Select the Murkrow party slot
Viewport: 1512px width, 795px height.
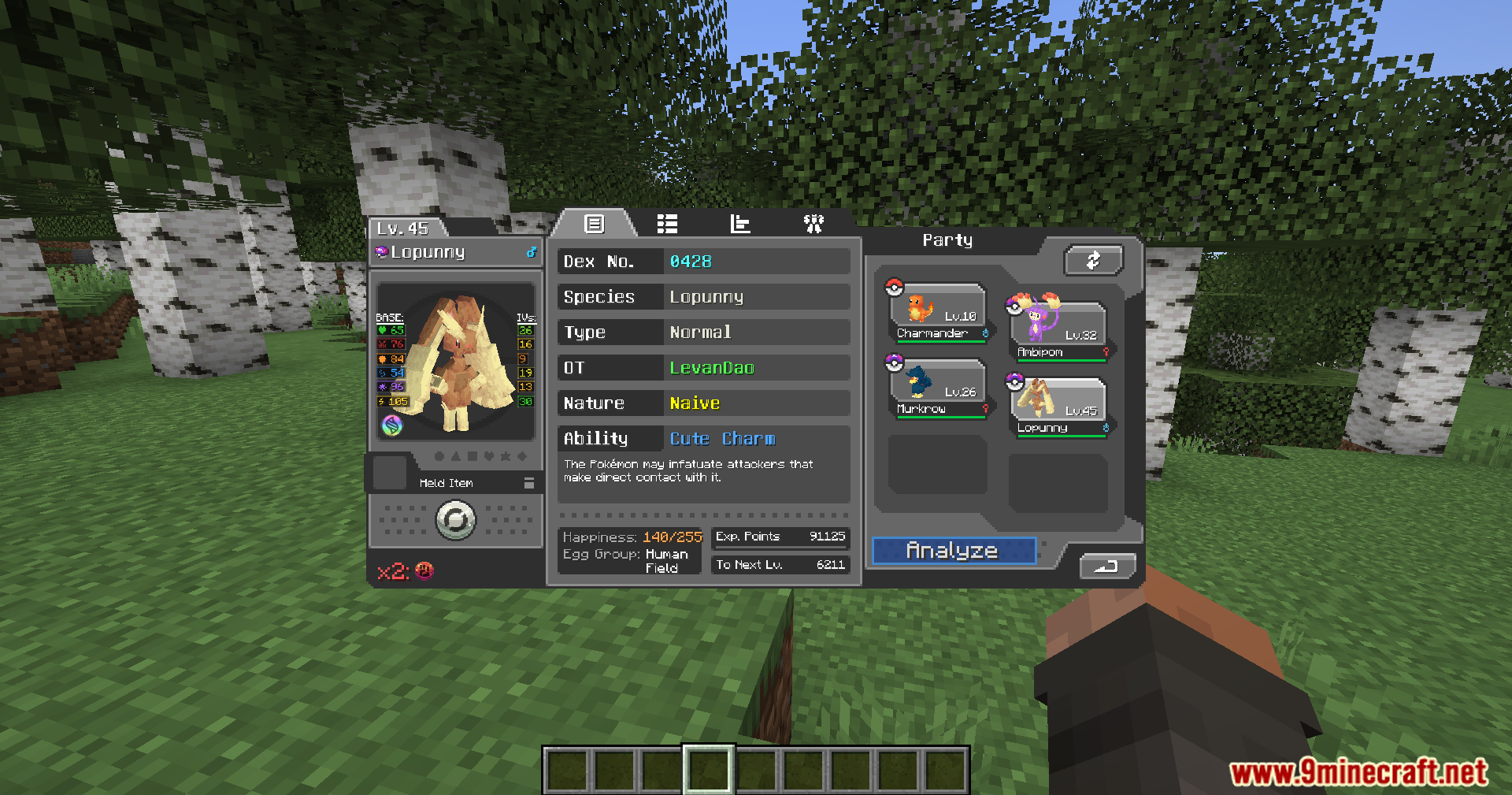[938, 389]
